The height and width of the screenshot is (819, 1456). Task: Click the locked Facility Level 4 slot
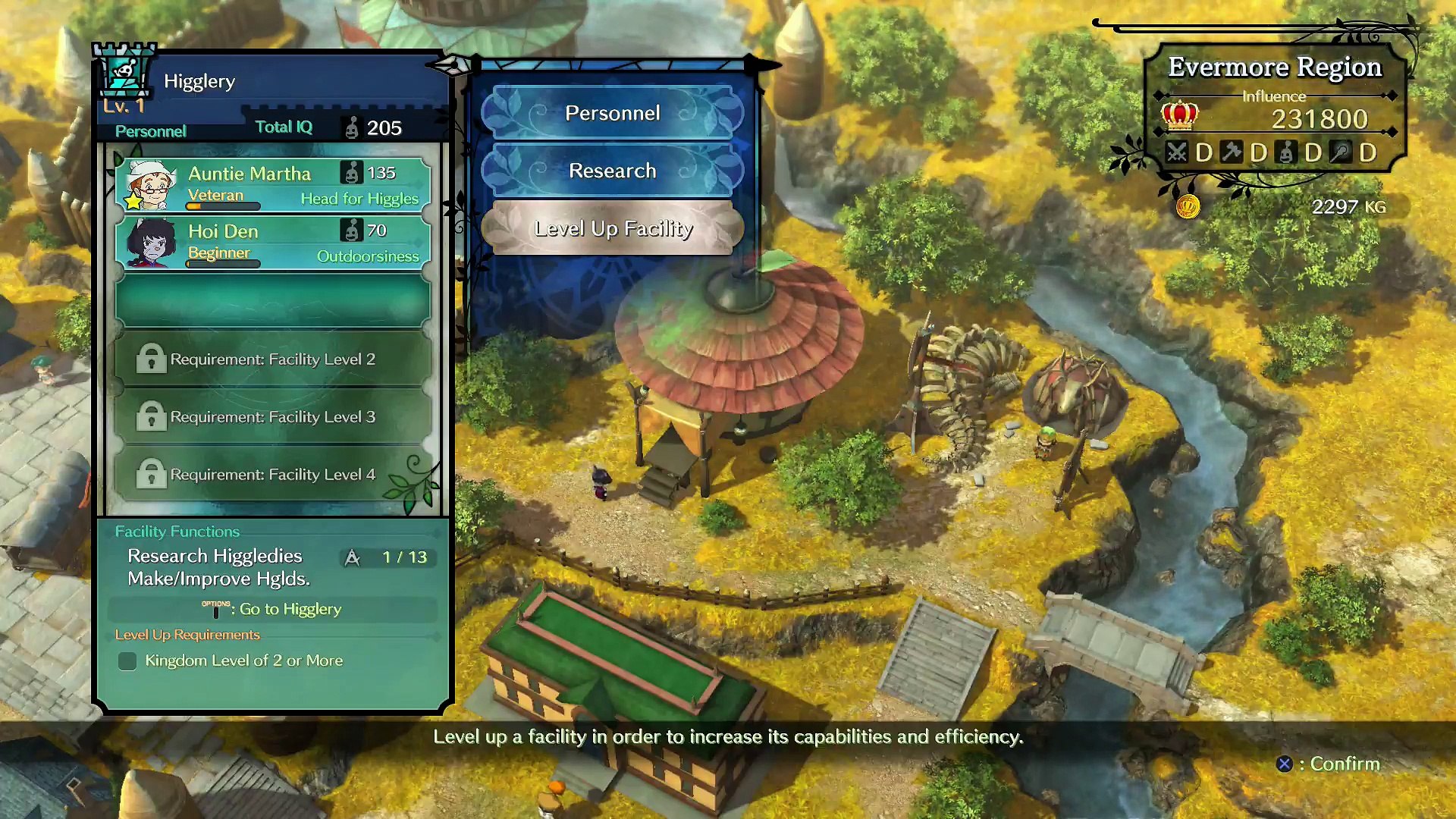pos(273,474)
